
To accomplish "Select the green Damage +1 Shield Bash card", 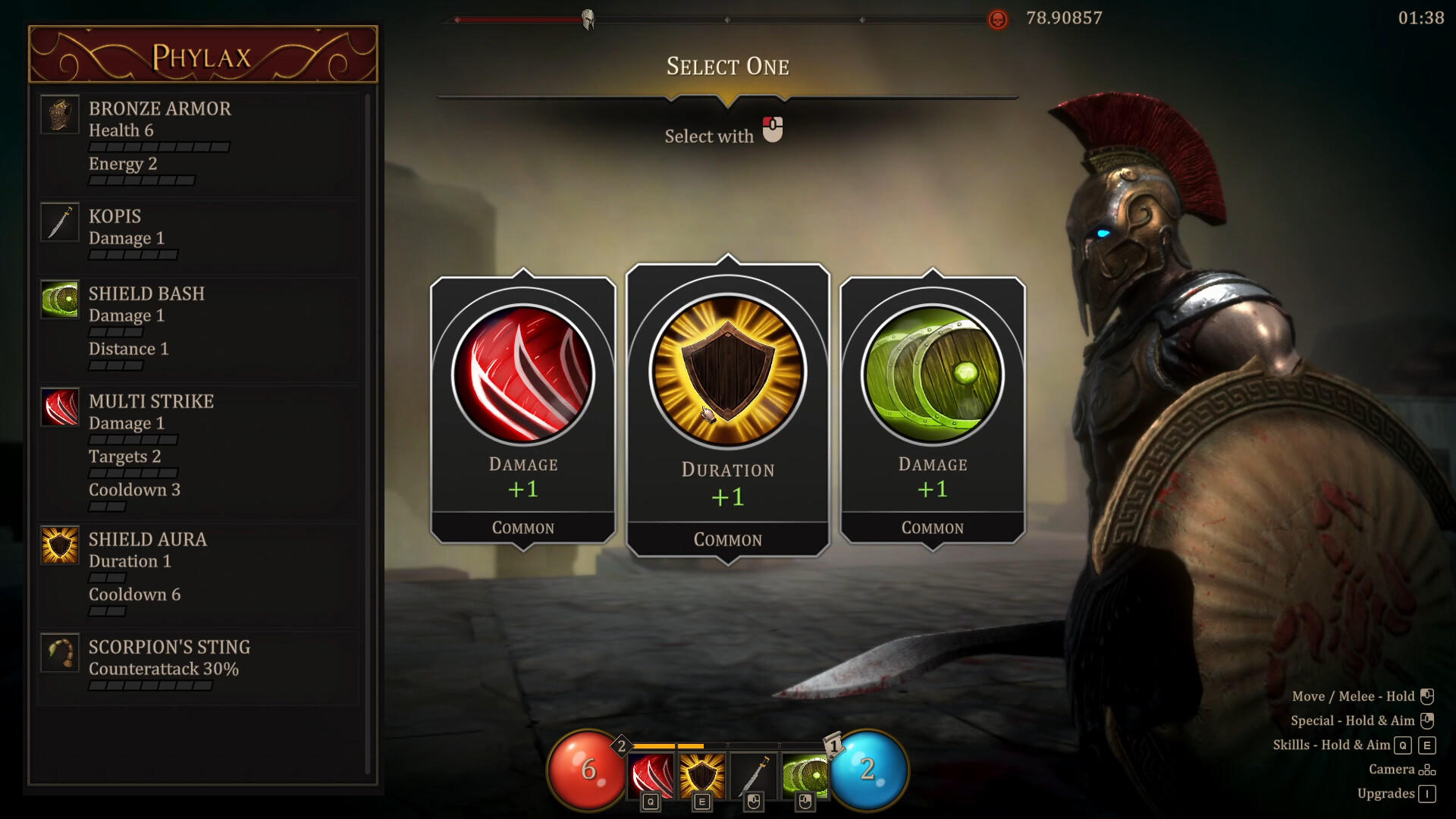I will pos(933,402).
